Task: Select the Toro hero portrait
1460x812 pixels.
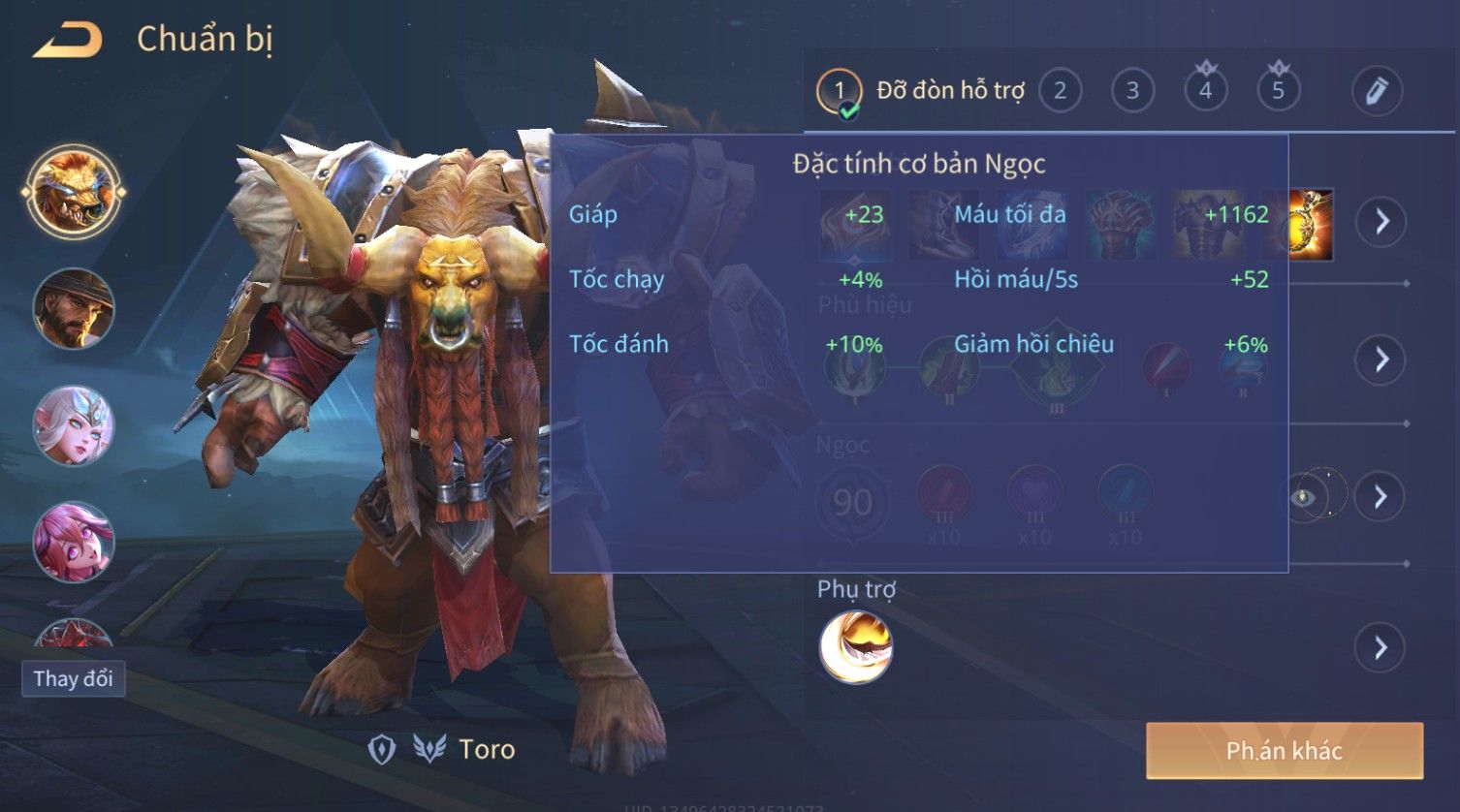Action: [74, 191]
